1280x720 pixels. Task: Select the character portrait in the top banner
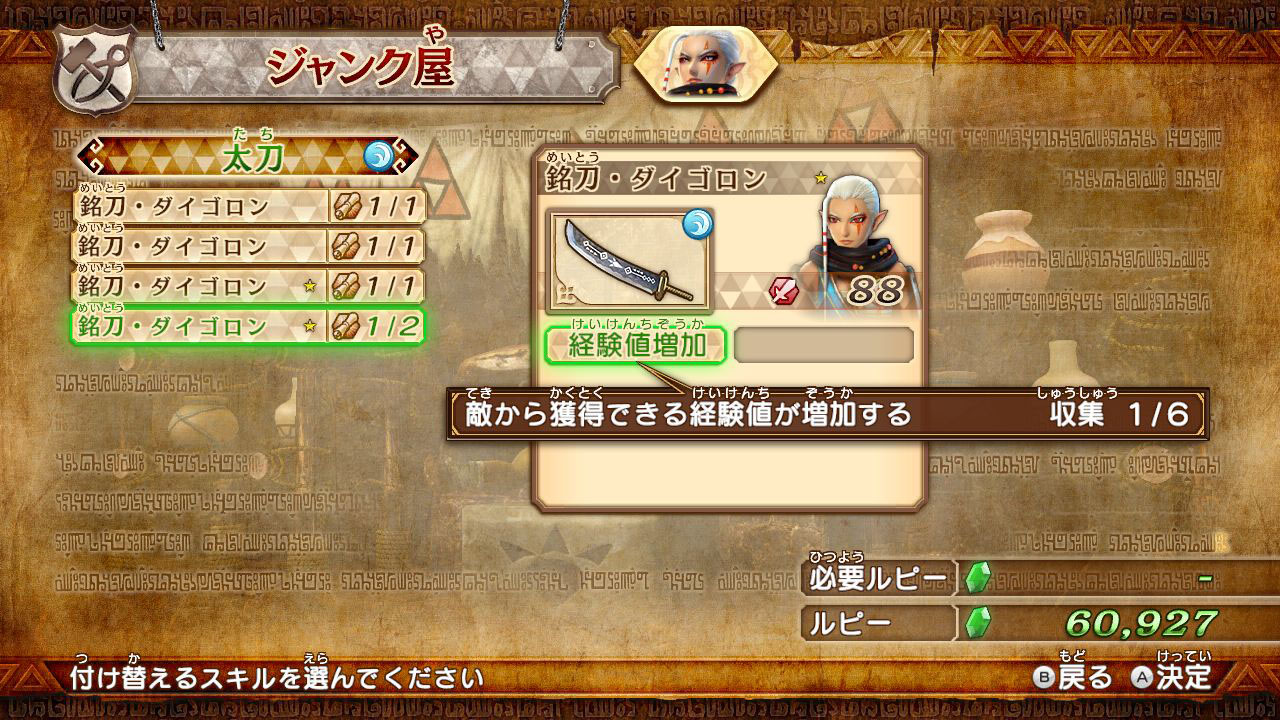705,65
